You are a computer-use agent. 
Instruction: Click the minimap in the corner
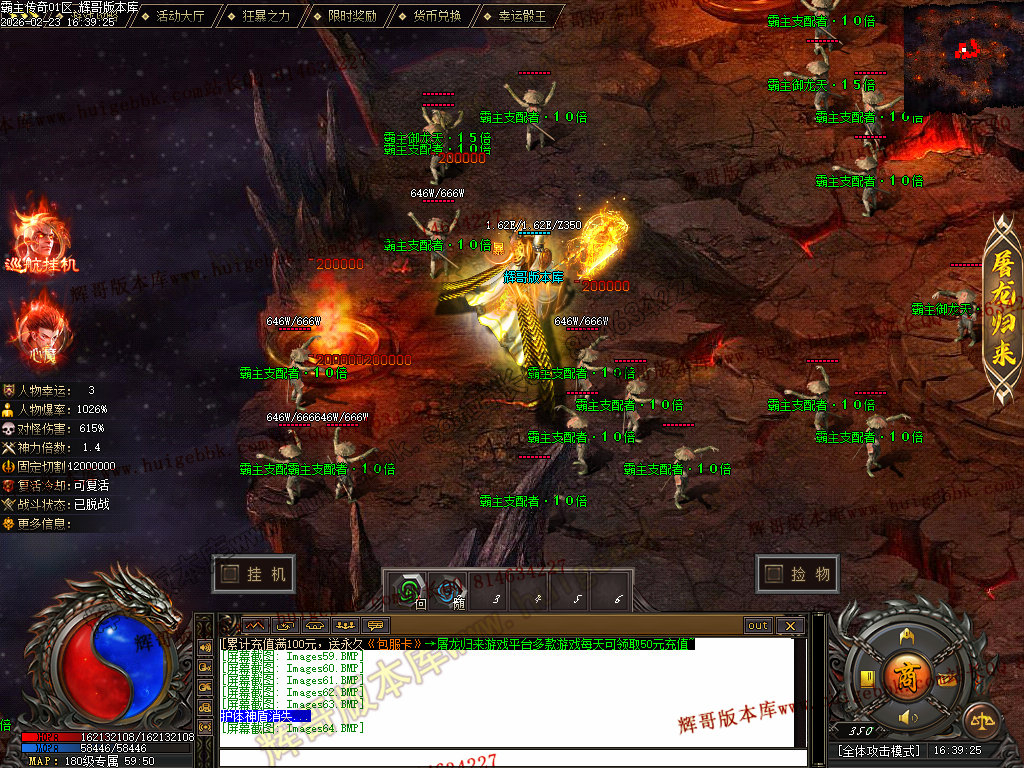963,57
